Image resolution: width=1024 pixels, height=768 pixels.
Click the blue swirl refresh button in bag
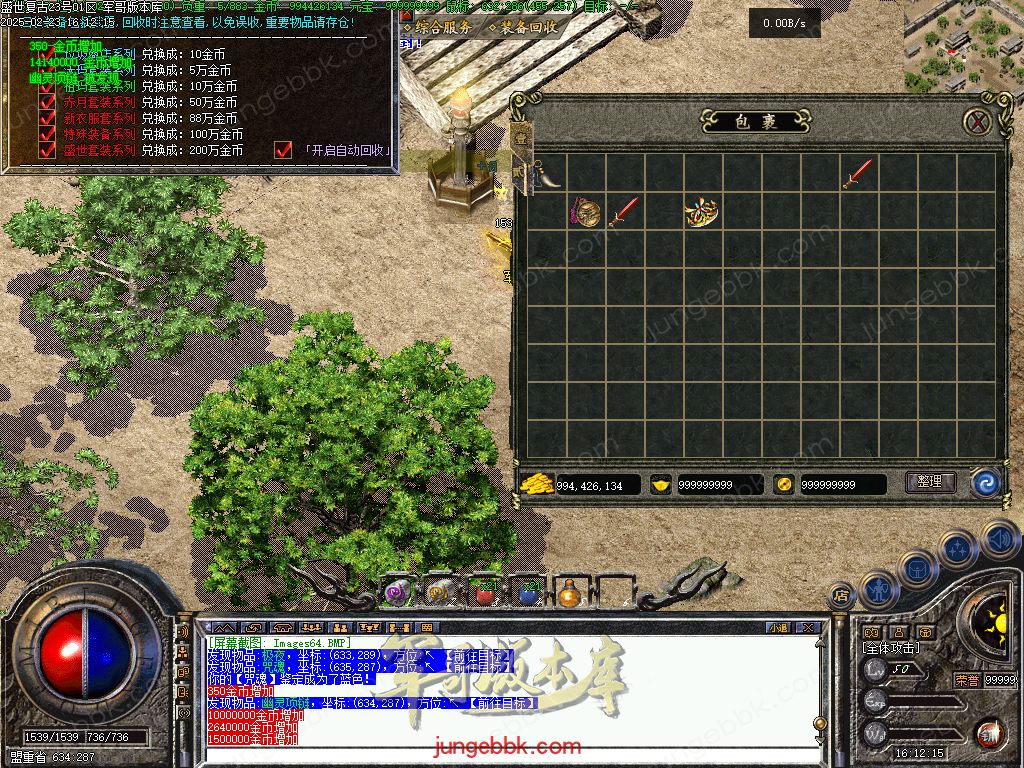pos(985,483)
